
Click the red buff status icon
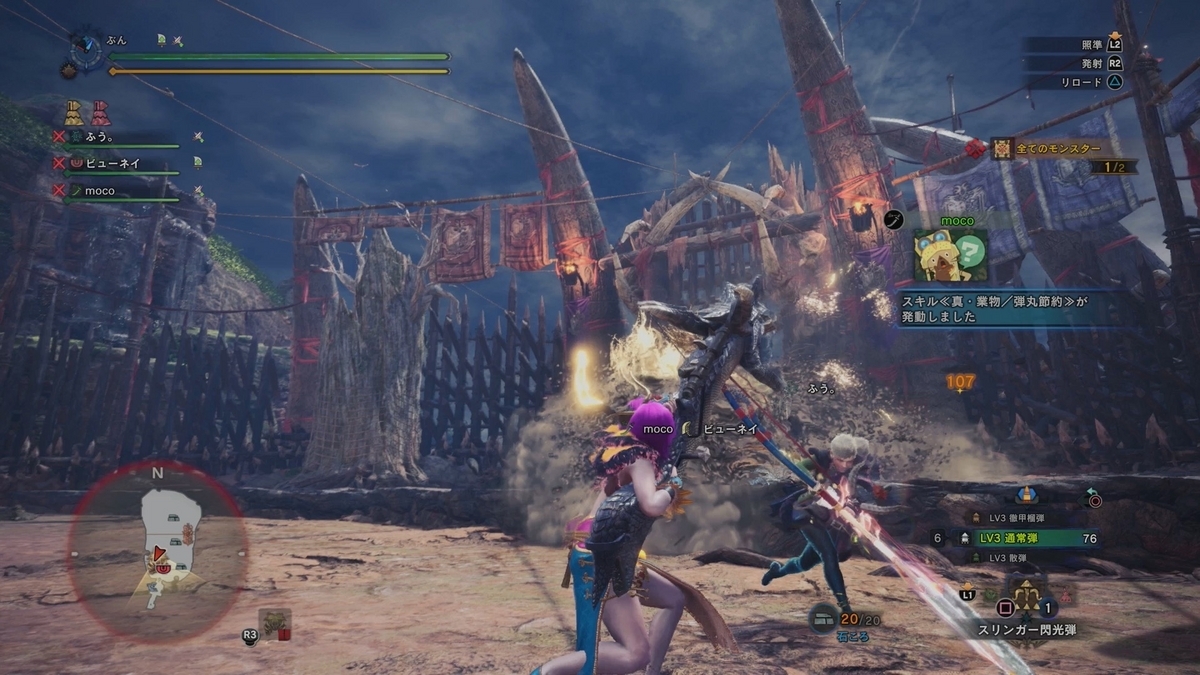click(101, 112)
